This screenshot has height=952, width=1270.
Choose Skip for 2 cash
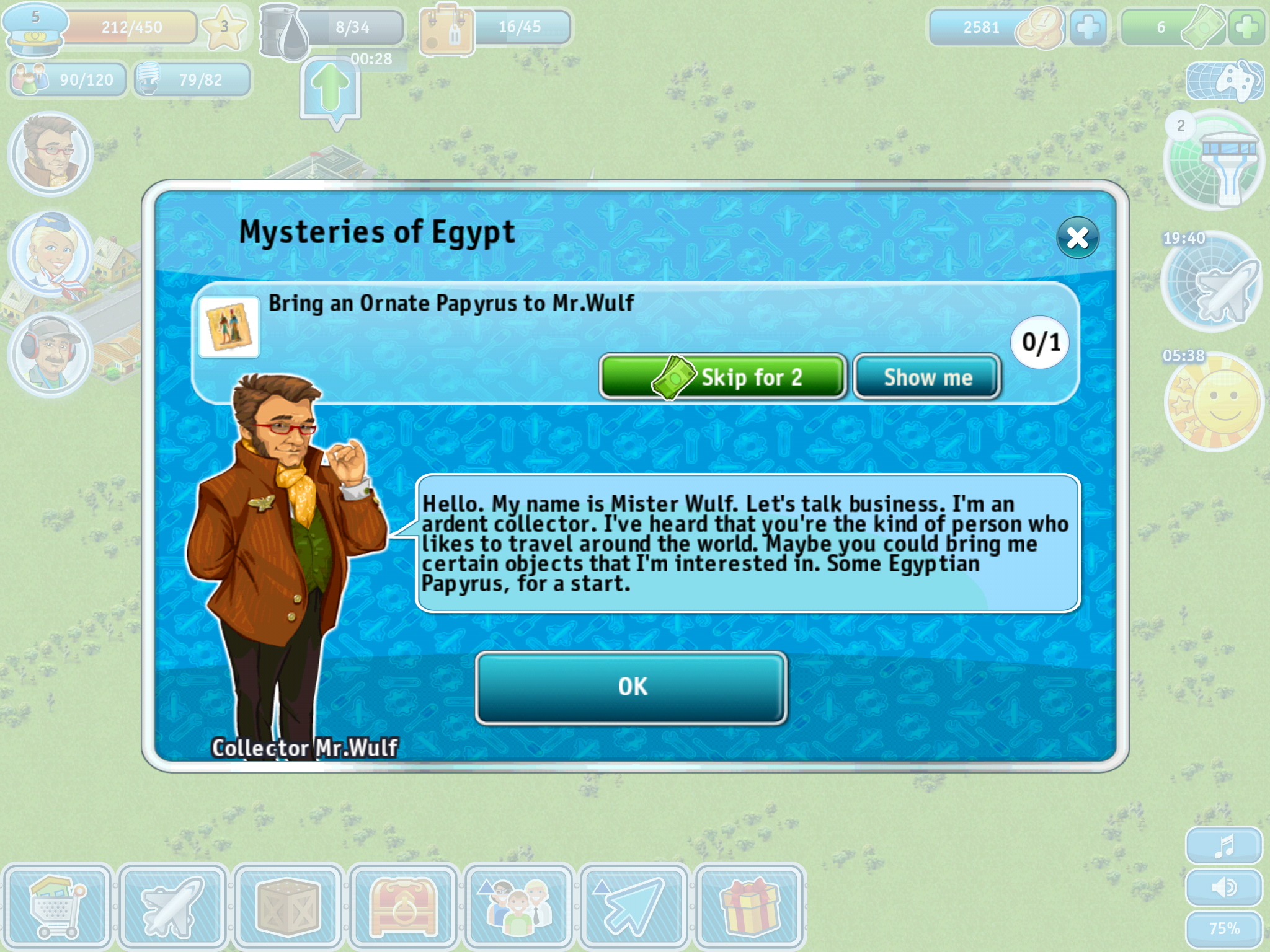pos(722,377)
